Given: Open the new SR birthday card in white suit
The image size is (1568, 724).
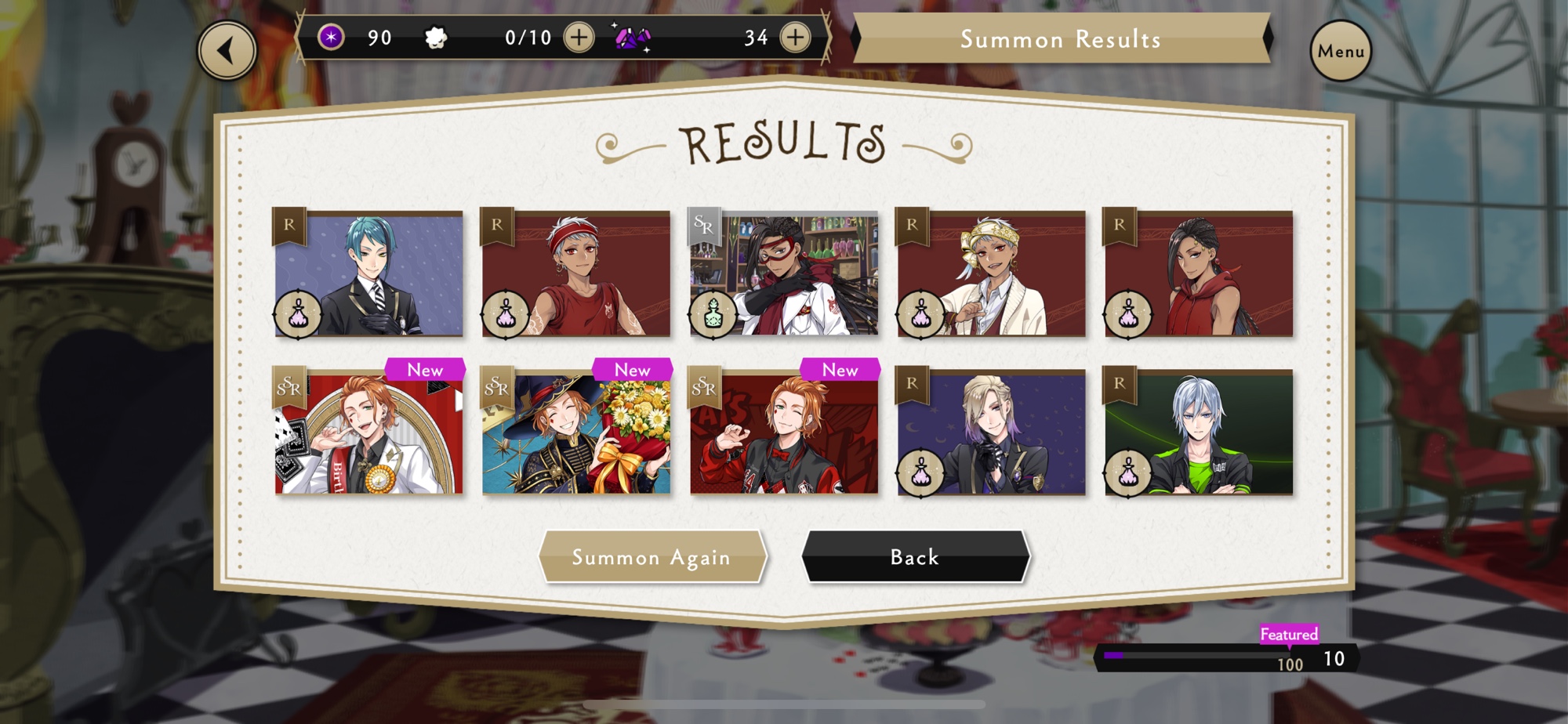Looking at the screenshot, I should pos(368,432).
